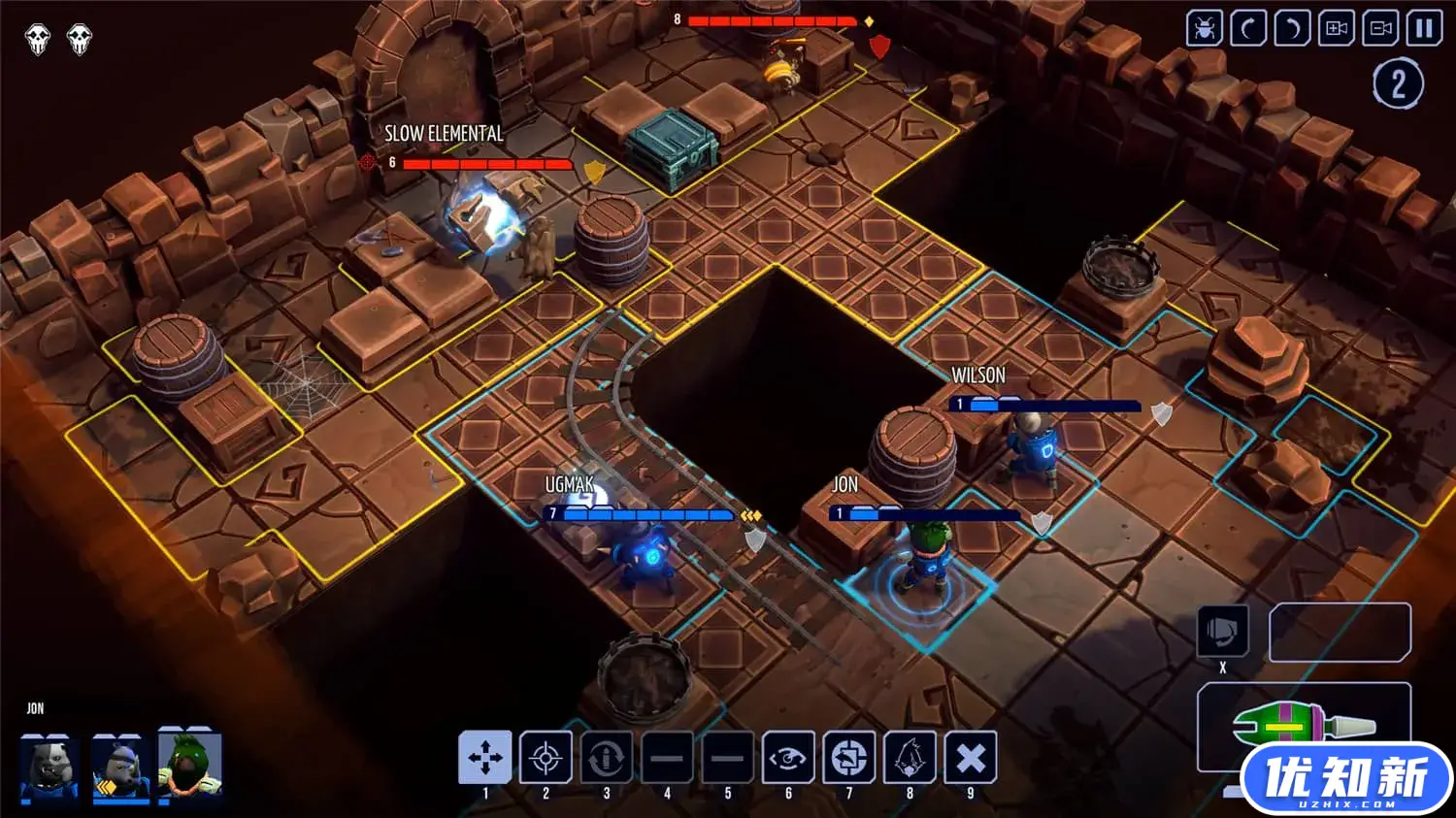
Task: Select the four-arrow move action
Action: [485, 757]
